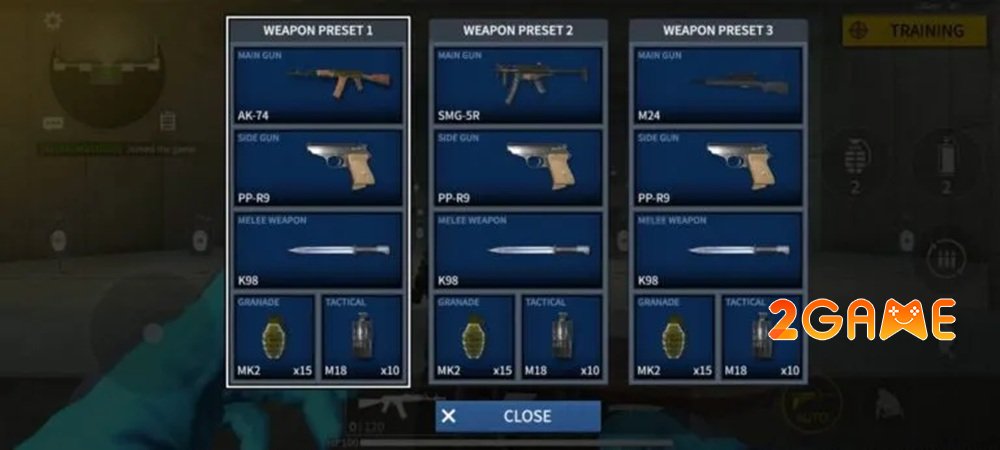The height and width of the screenshot is (450, 1000).
Task: Choose the SMG-5R main gun slot
Action: tap(518, 84)
